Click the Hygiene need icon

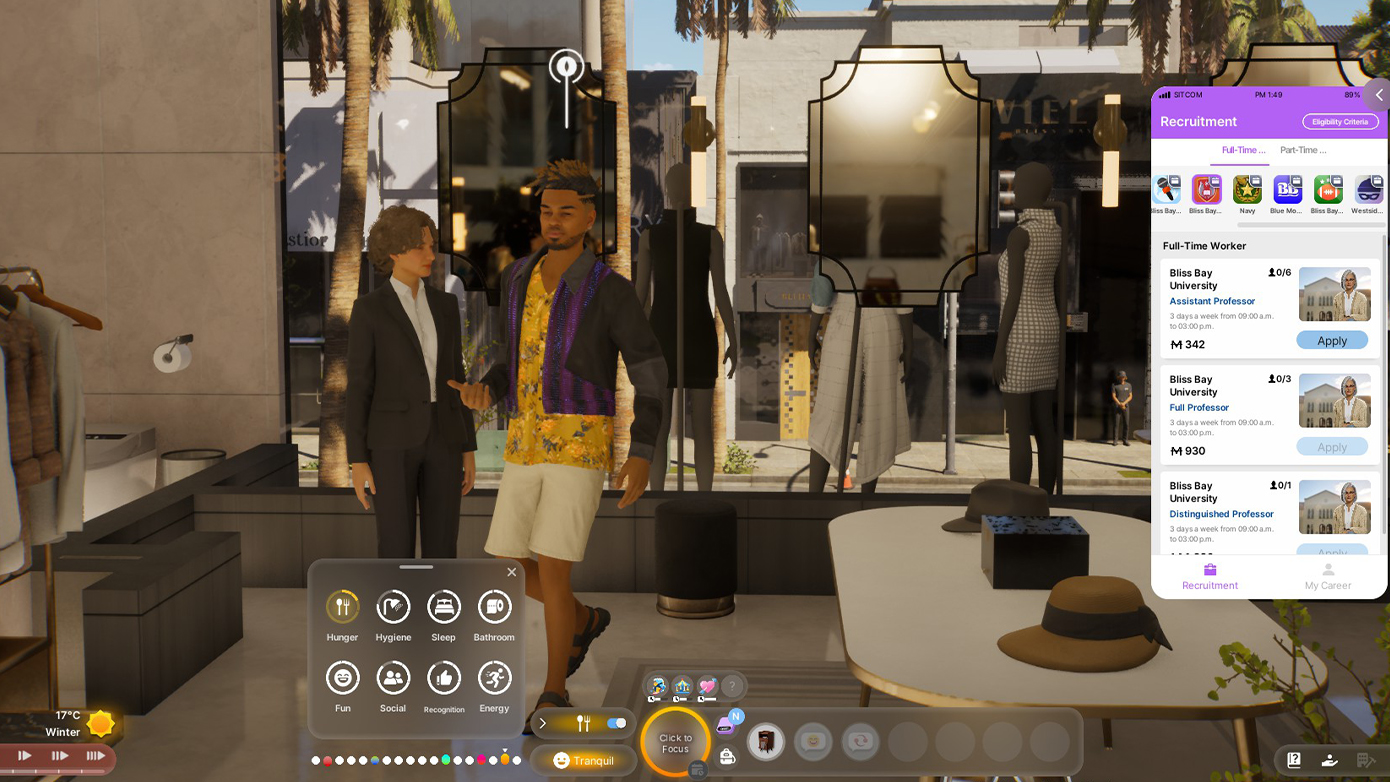(x=393, y=605)
